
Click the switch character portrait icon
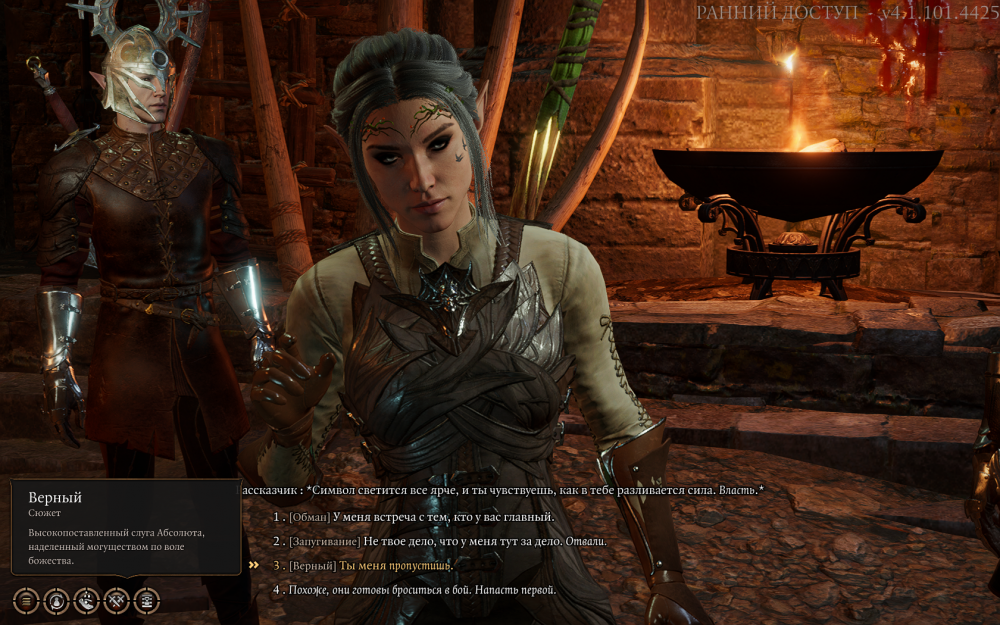tap(57, 600)
